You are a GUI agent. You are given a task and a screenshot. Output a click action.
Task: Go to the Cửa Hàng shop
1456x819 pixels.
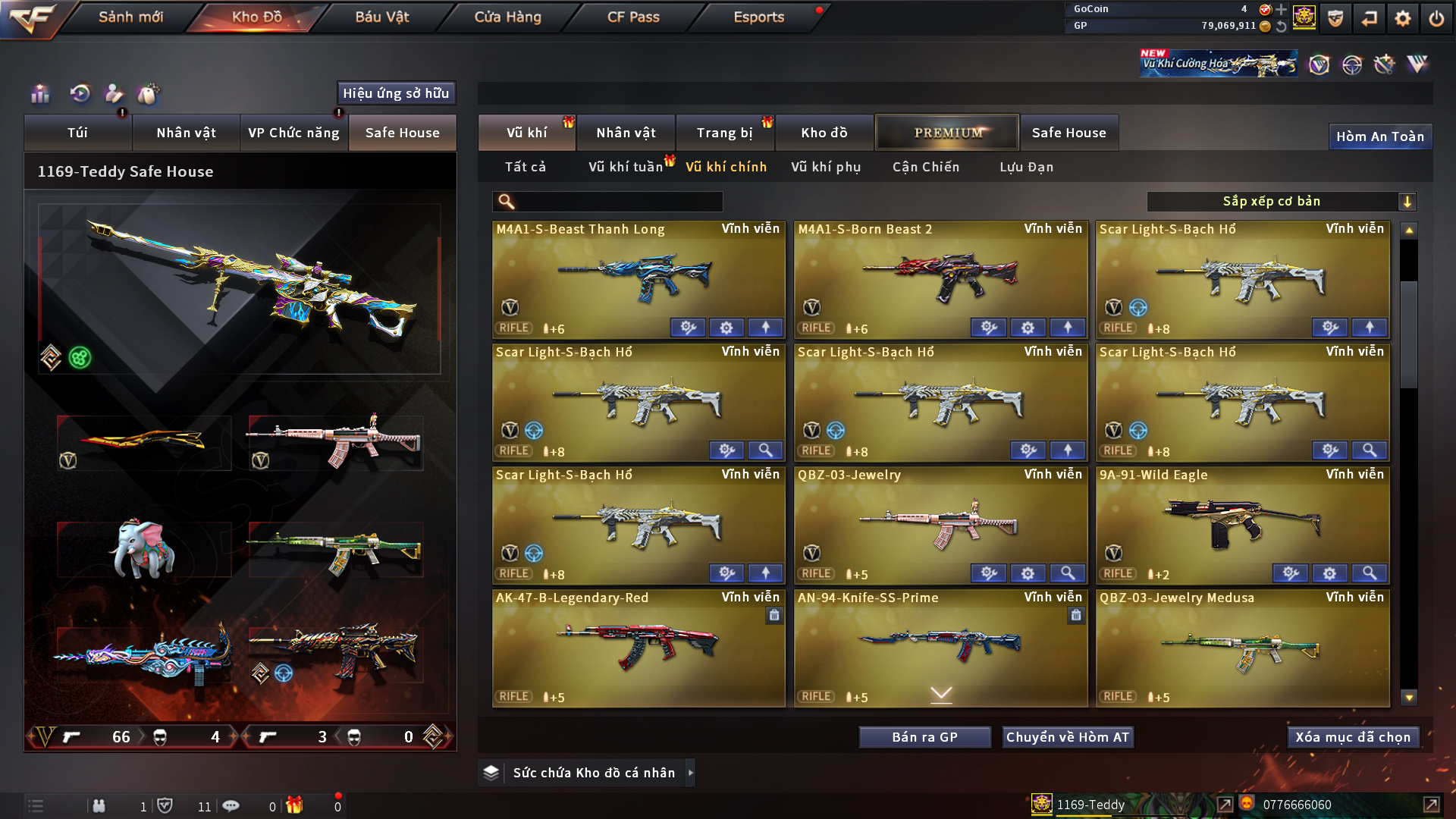pyautogui.click(x=507, y=17)
